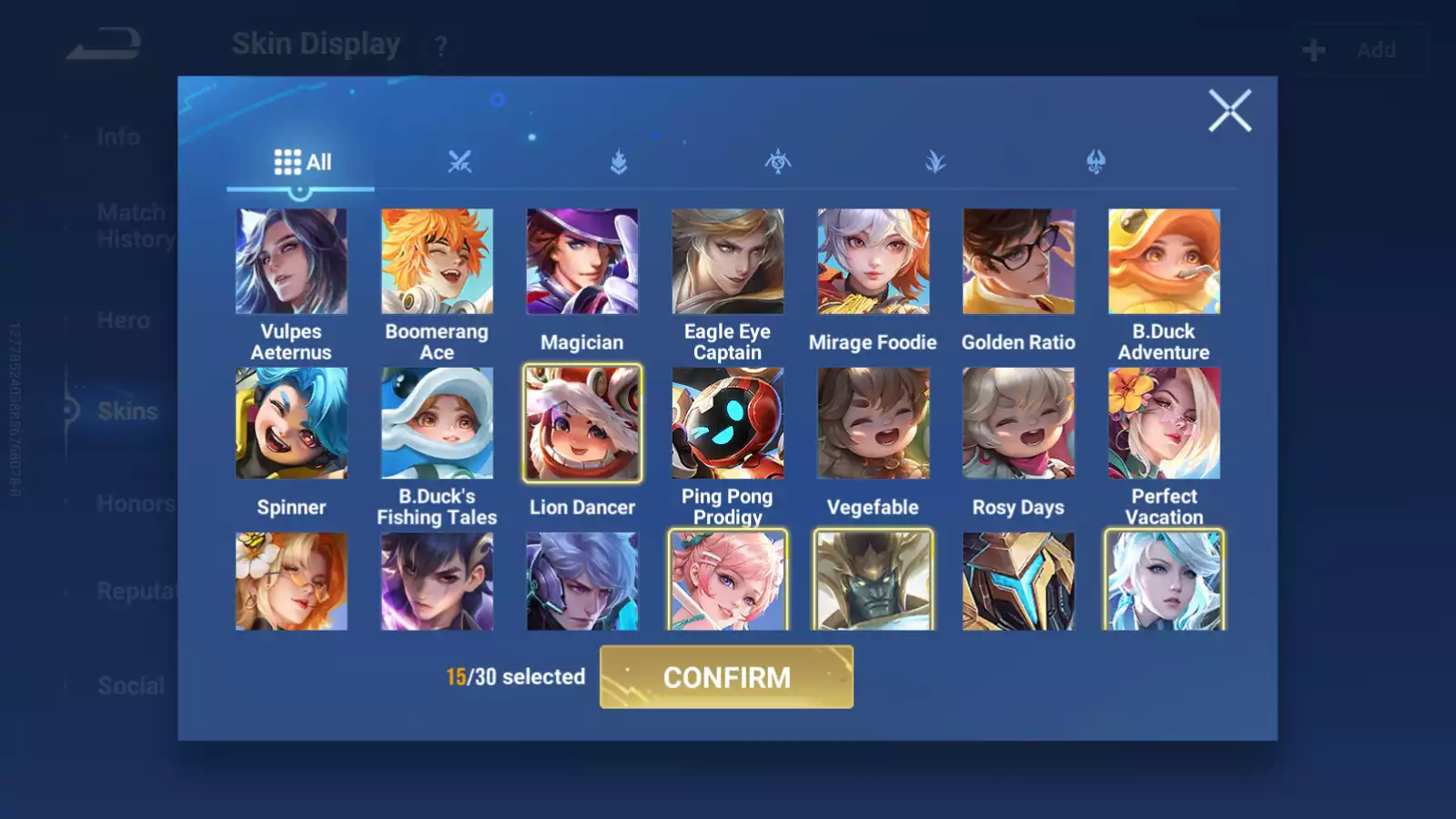Click the scorpion-shaped role filter icon
This screenshot has height=819, width=1456.
click(x=1097, y=162)
